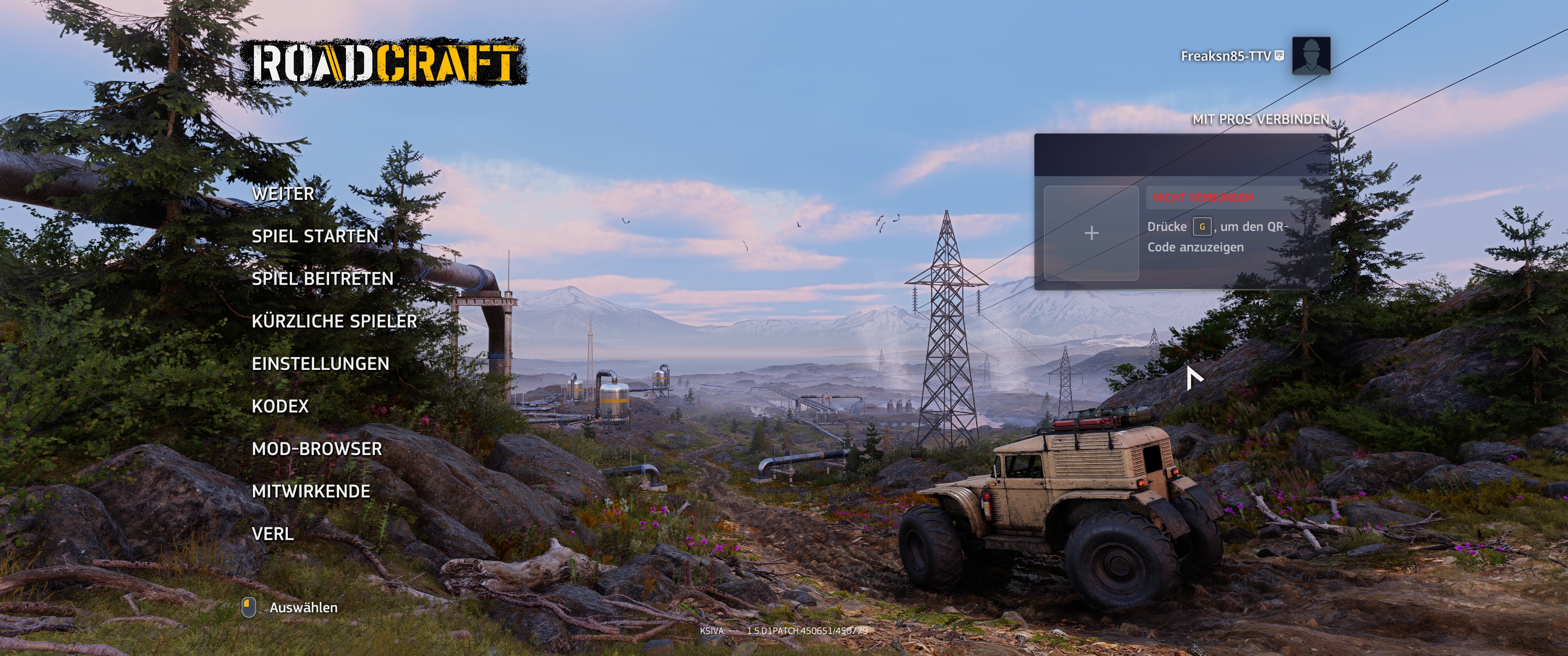This screenshot has width=1568, height=656.
Task: View the KÜRZLICHE SPIELER list
Action: click(336, 321)
